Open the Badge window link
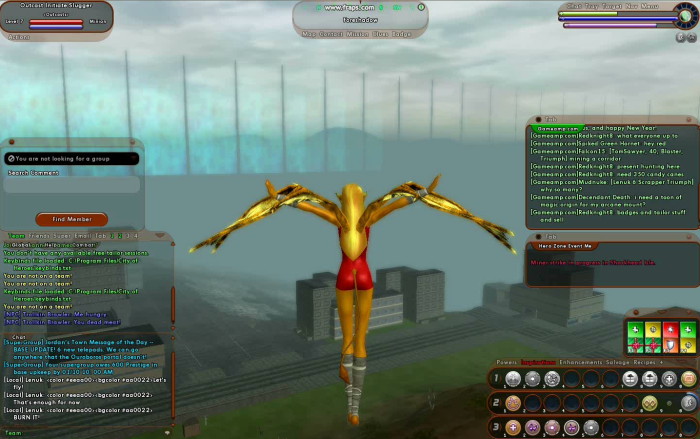Screen dimensions: 700x439 pyautogui.click(x=401, y=33)
